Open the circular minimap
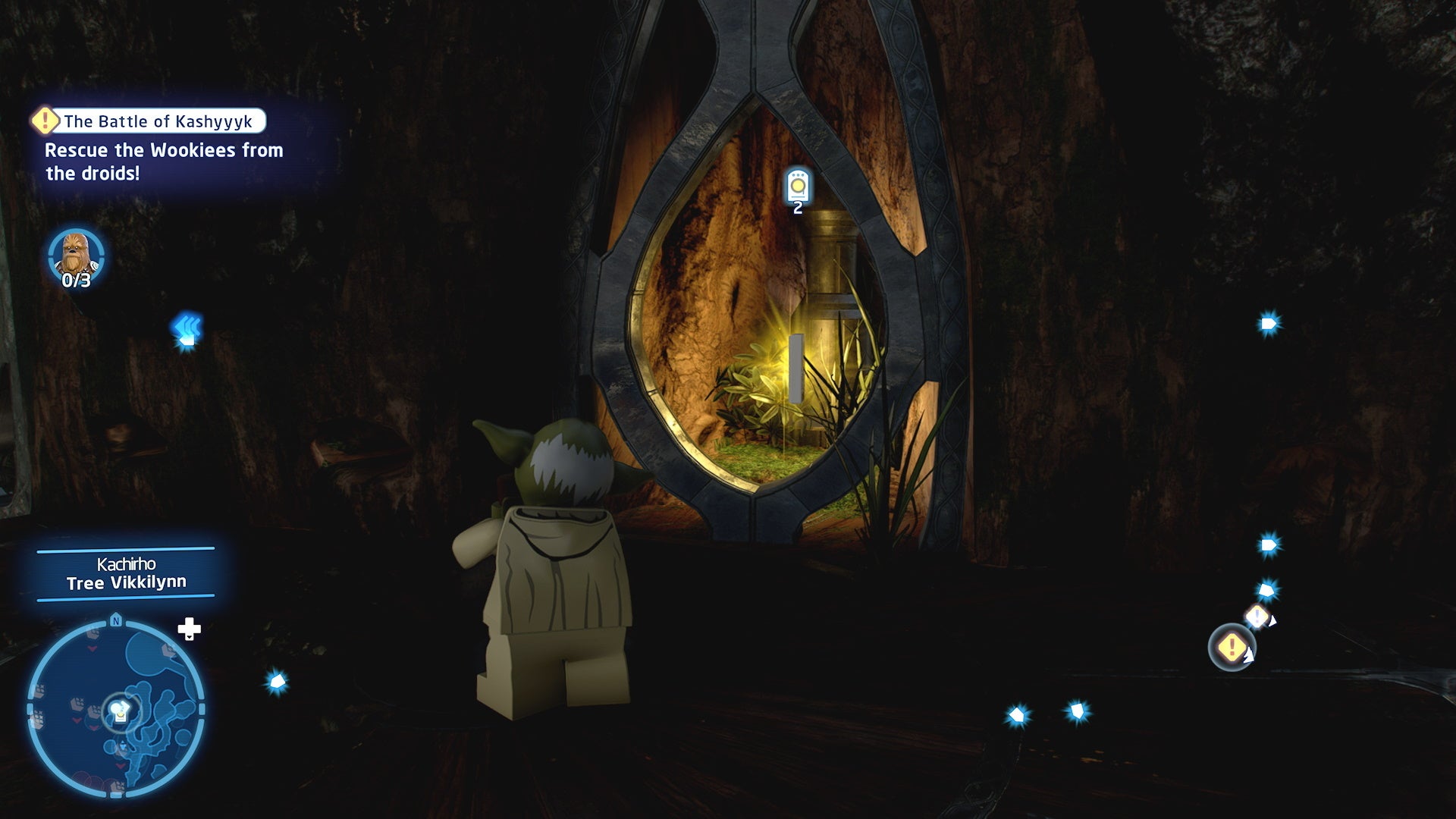This screenshot has height=819, width=1456. point(116,709)
